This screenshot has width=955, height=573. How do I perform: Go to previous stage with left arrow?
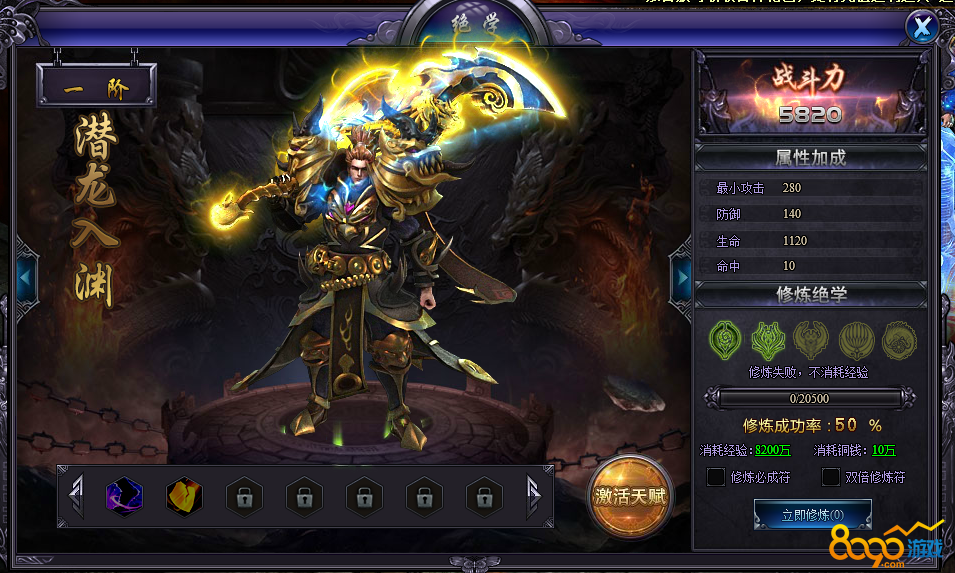(27, 277)
